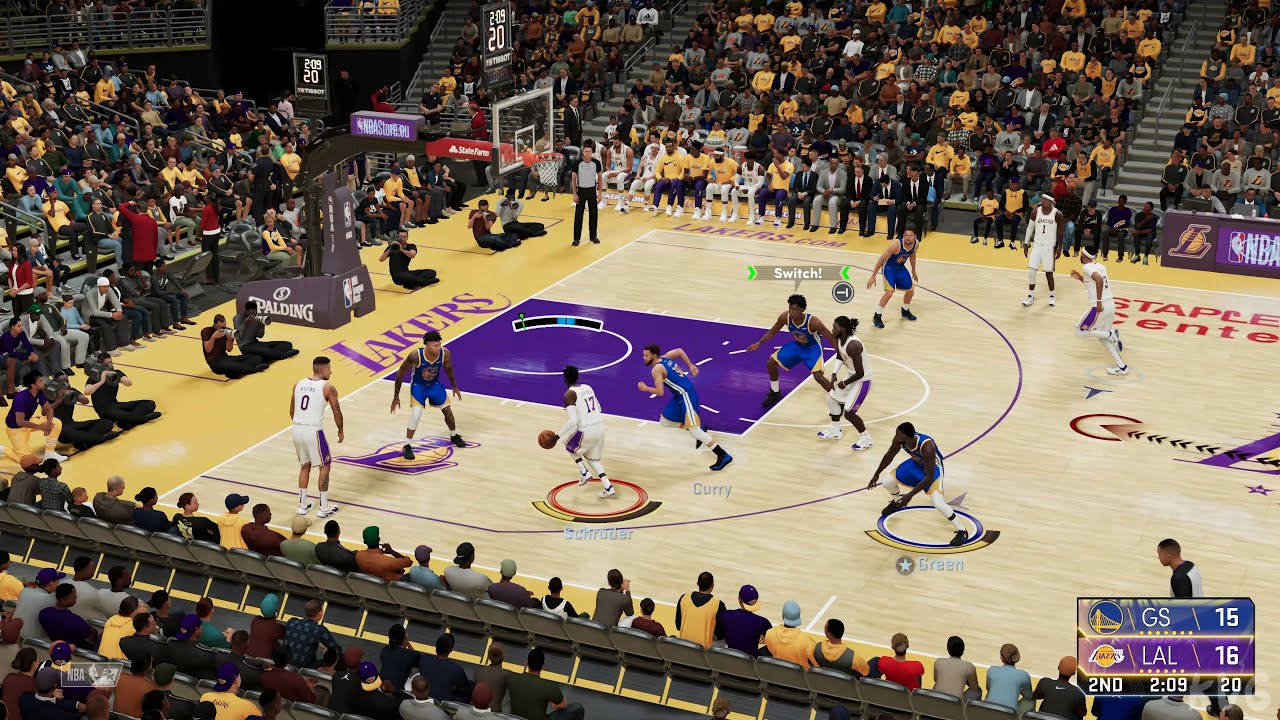This screenshot has height=720, width=1280.
Task: Select the LAL row in the score overlay
Action: click(x=1180, y=657)
